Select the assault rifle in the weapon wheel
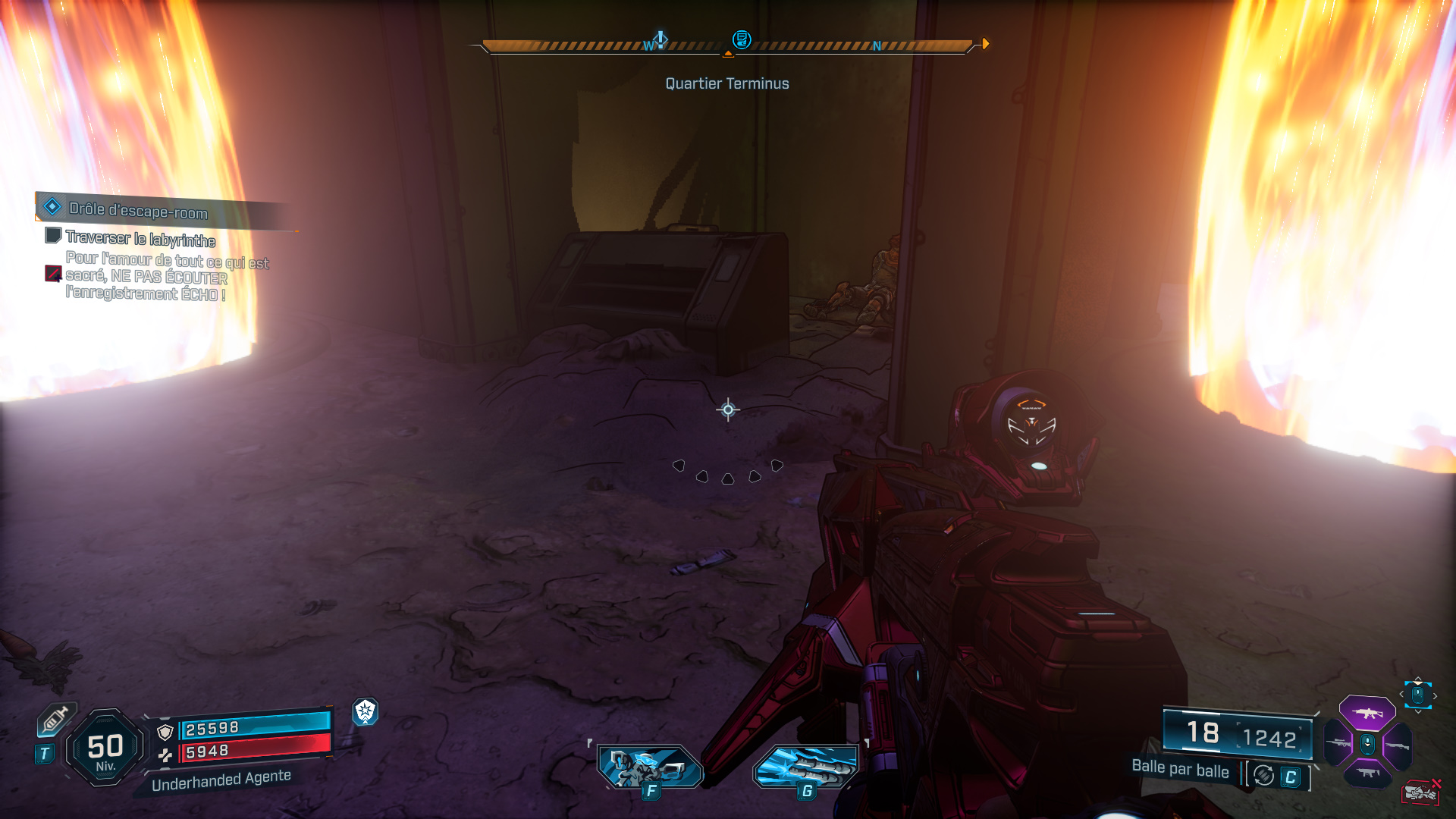 click(x=1367, y=713)
